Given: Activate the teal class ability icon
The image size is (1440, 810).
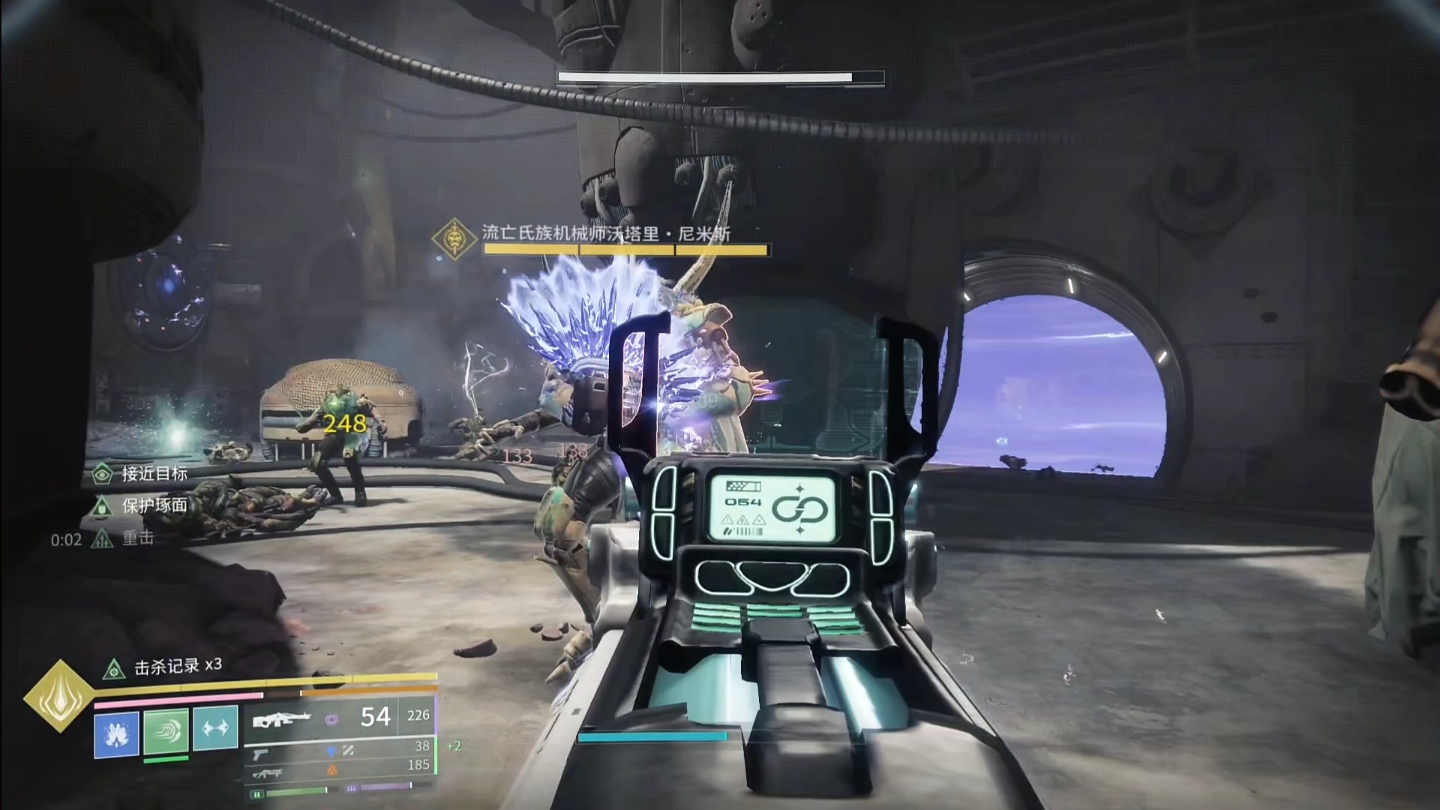Looking at the screenshot, I should pos(215,728).
